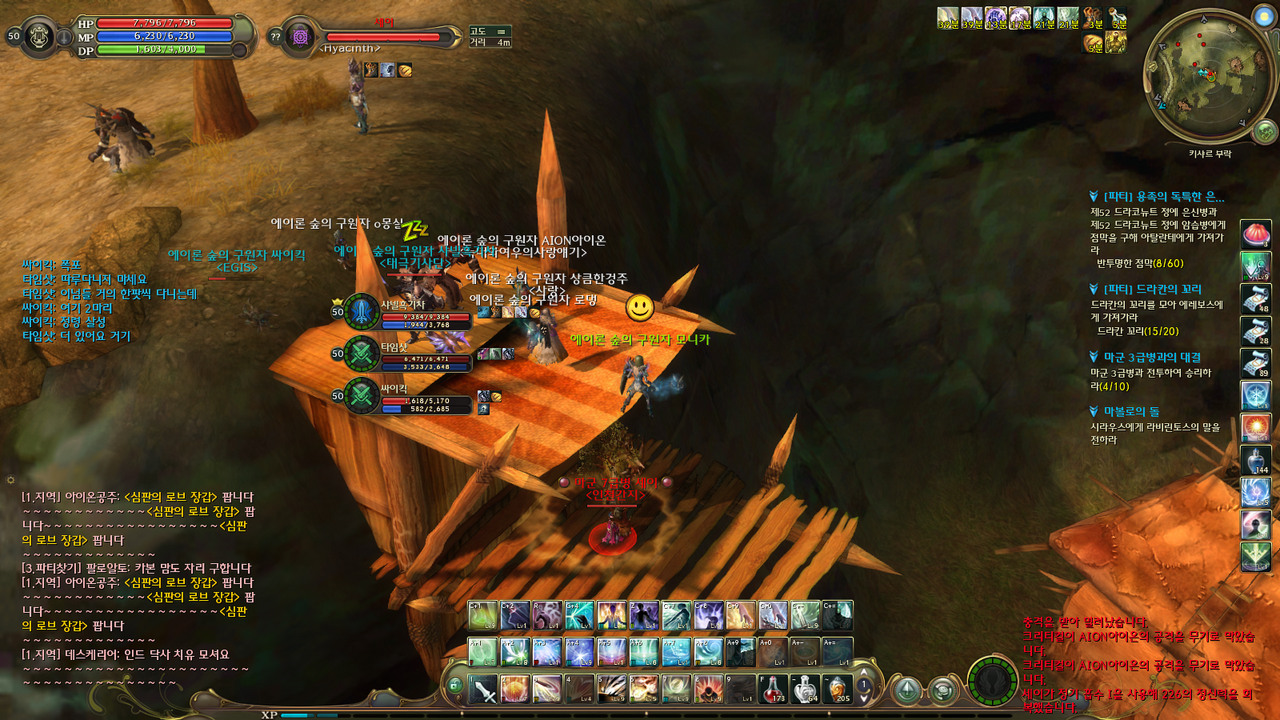The height and width of the screenshot is (720, 1280).
Task: Use the white flask with 64 charges
Action: (x=805, y=688)
